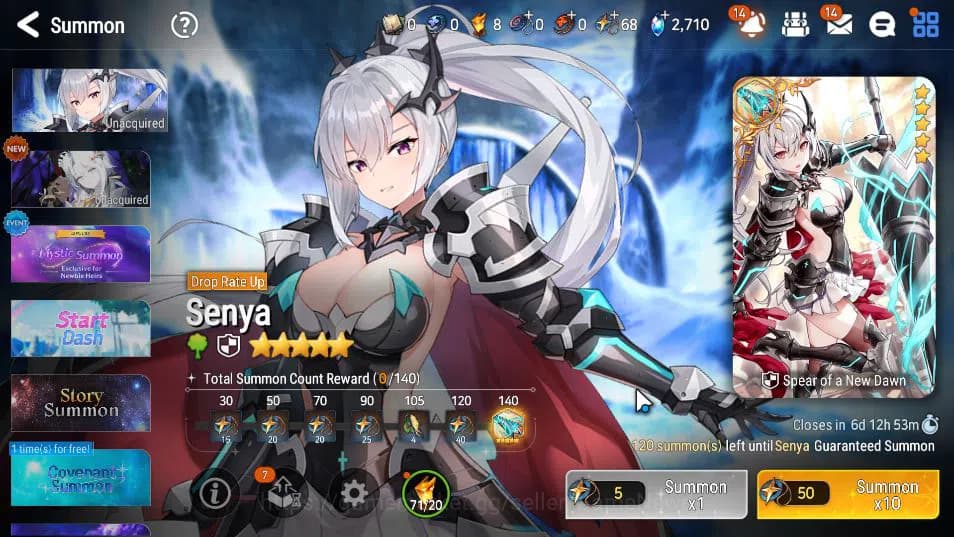
Task: View the Spear of a New Dawn artifact card
Action: [833, 237]
